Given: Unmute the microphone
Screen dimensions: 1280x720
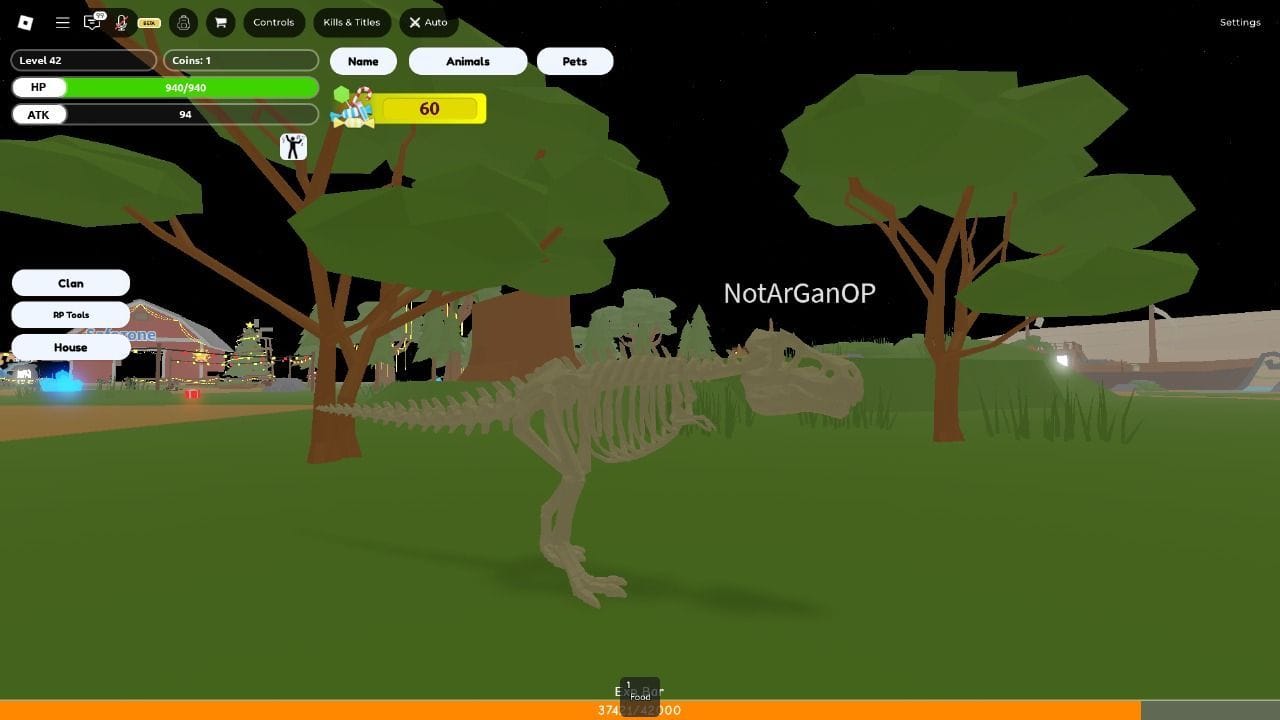Looking at the screenshot, I should coord(120,22).
